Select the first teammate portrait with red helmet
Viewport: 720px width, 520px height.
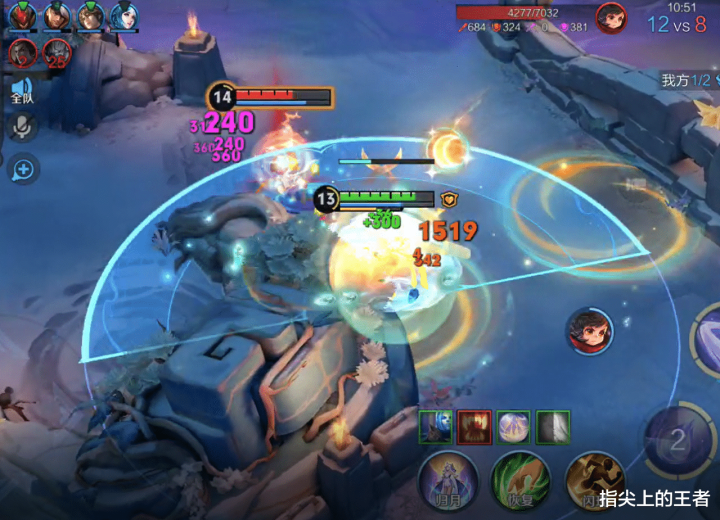tap(22, 16)
